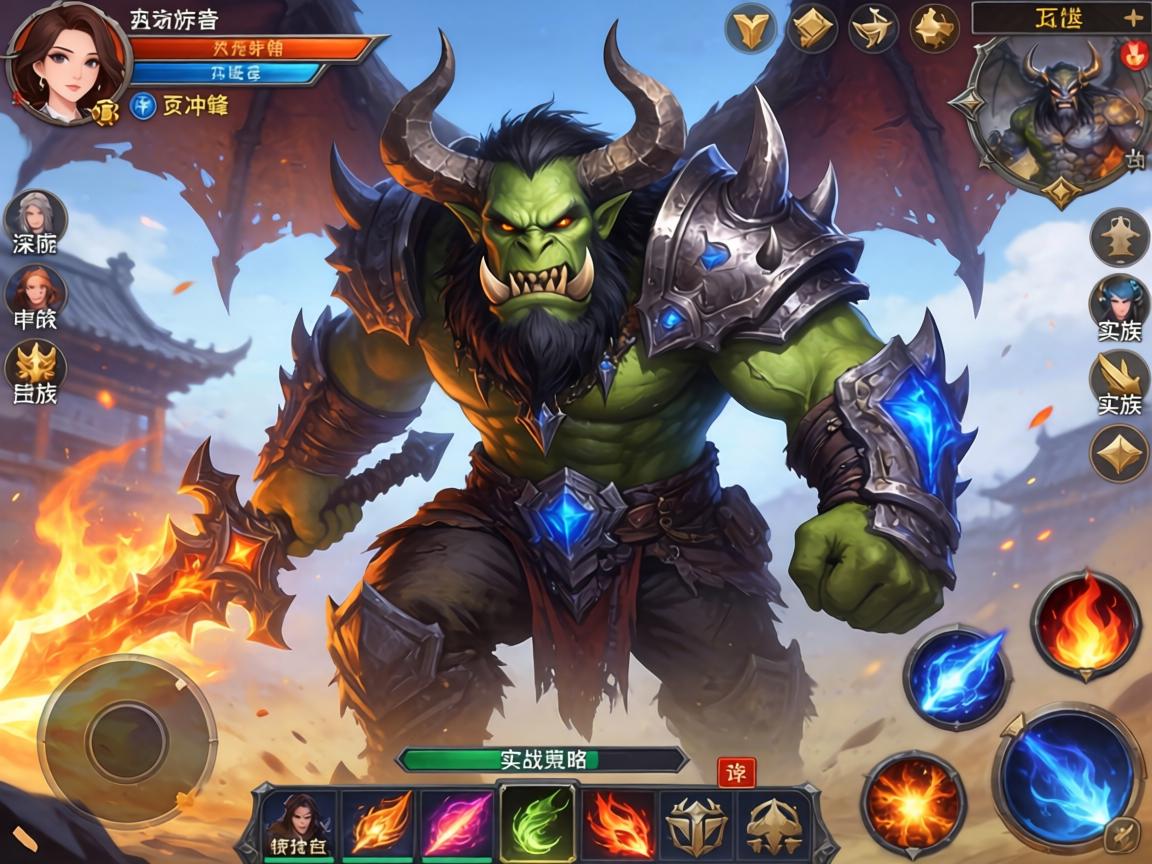Trigger the fiery explosion round skill
The width and height of the screenshot is (1152, 864).
point(913,803)
